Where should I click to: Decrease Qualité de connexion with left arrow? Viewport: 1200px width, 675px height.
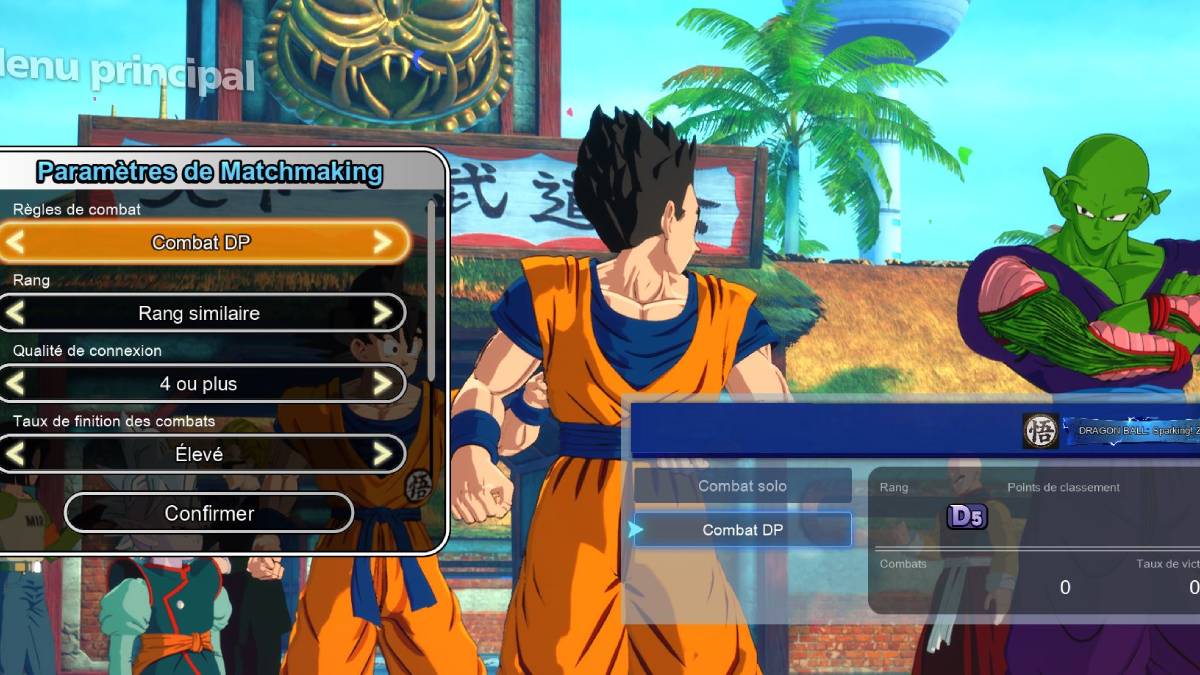coord(15,383)
